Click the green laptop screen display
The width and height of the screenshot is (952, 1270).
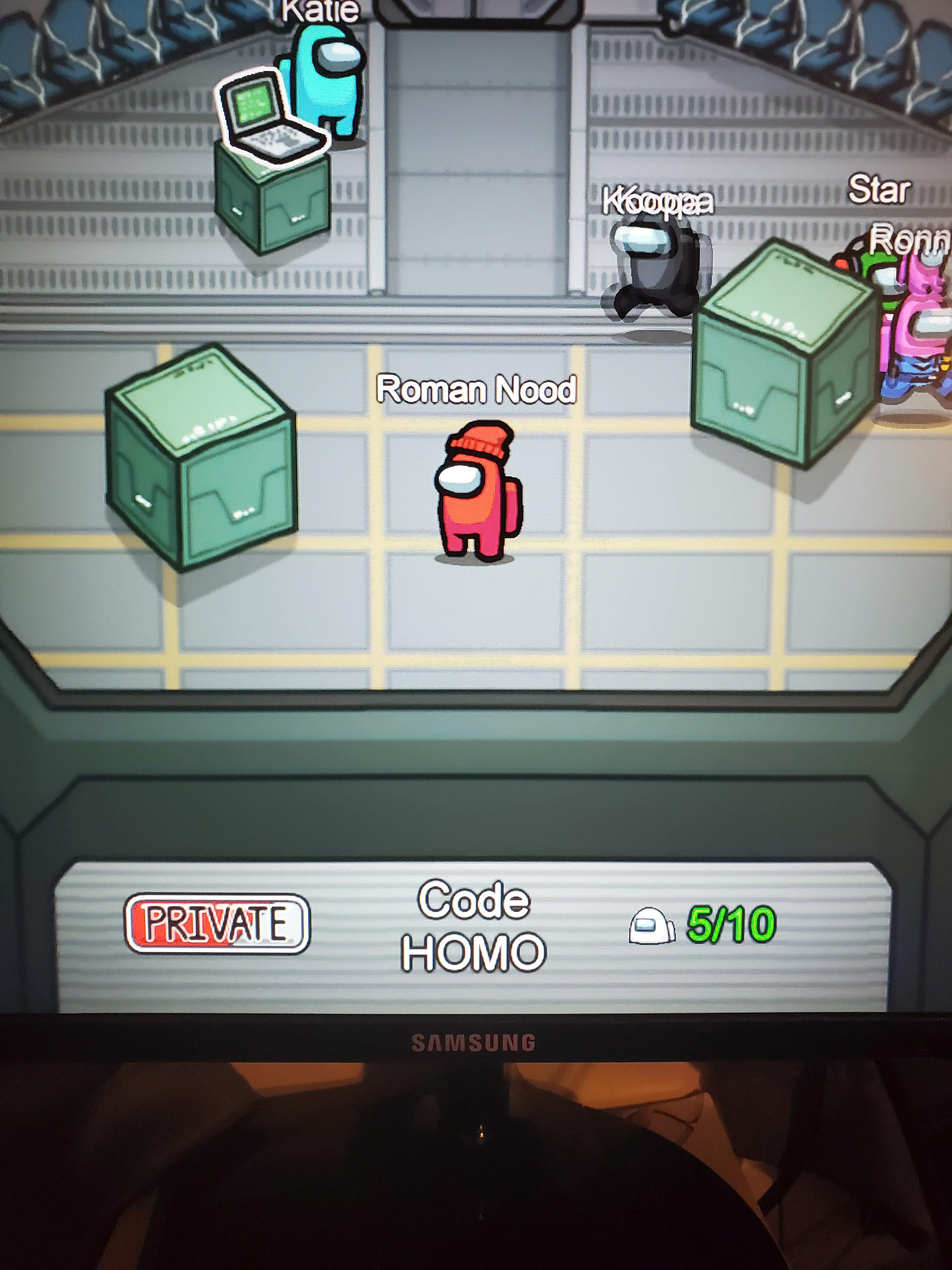tap(252, 103)
